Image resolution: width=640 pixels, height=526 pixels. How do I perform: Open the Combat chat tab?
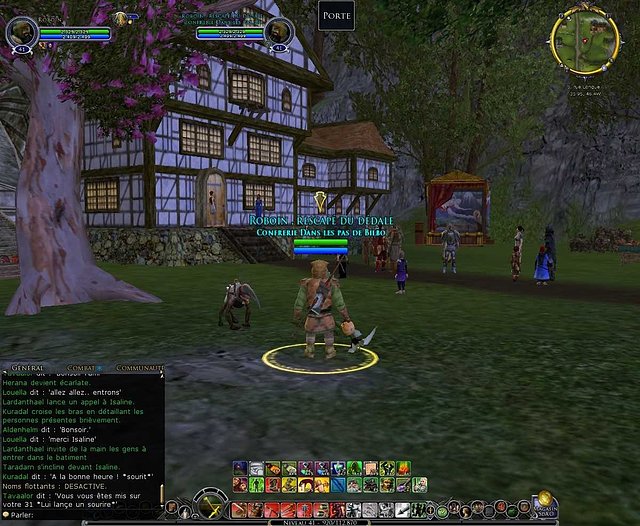pyautogui.click(x=79, y=369)
